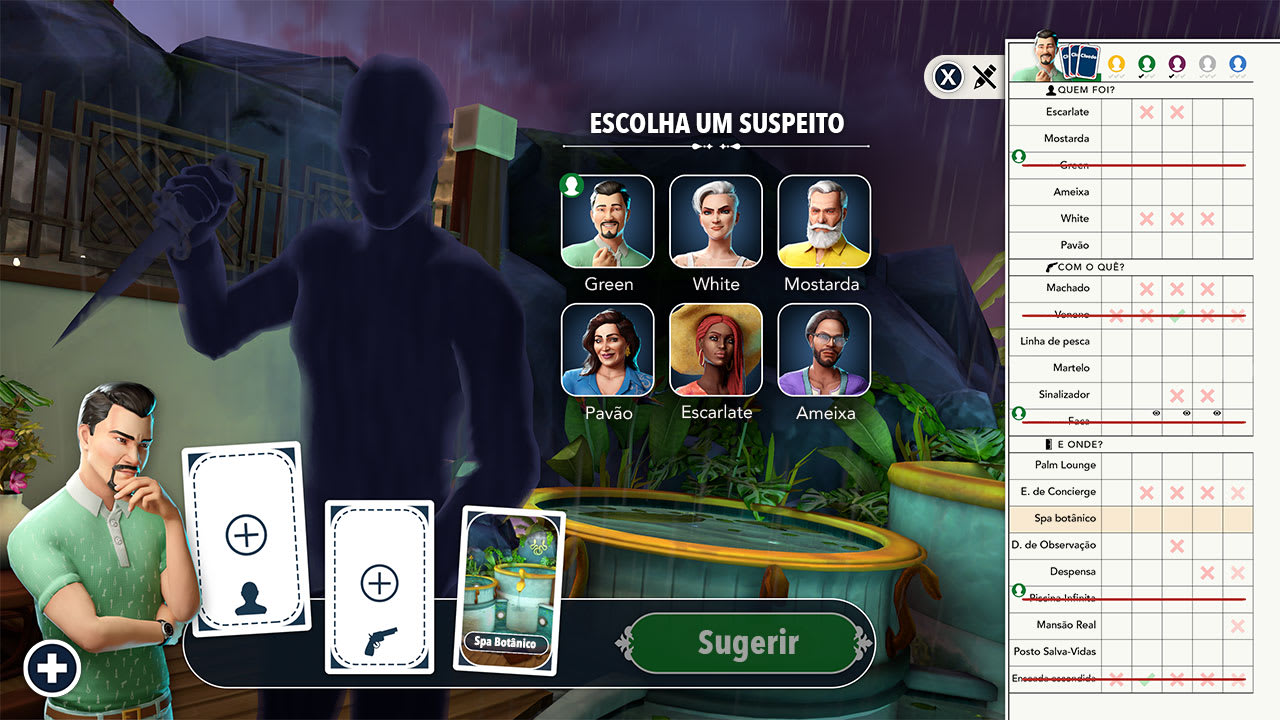Click the Clue card stack on the notepad header
The width and height of the screenshot is (1280, 720).
[x=1080, y=62]
